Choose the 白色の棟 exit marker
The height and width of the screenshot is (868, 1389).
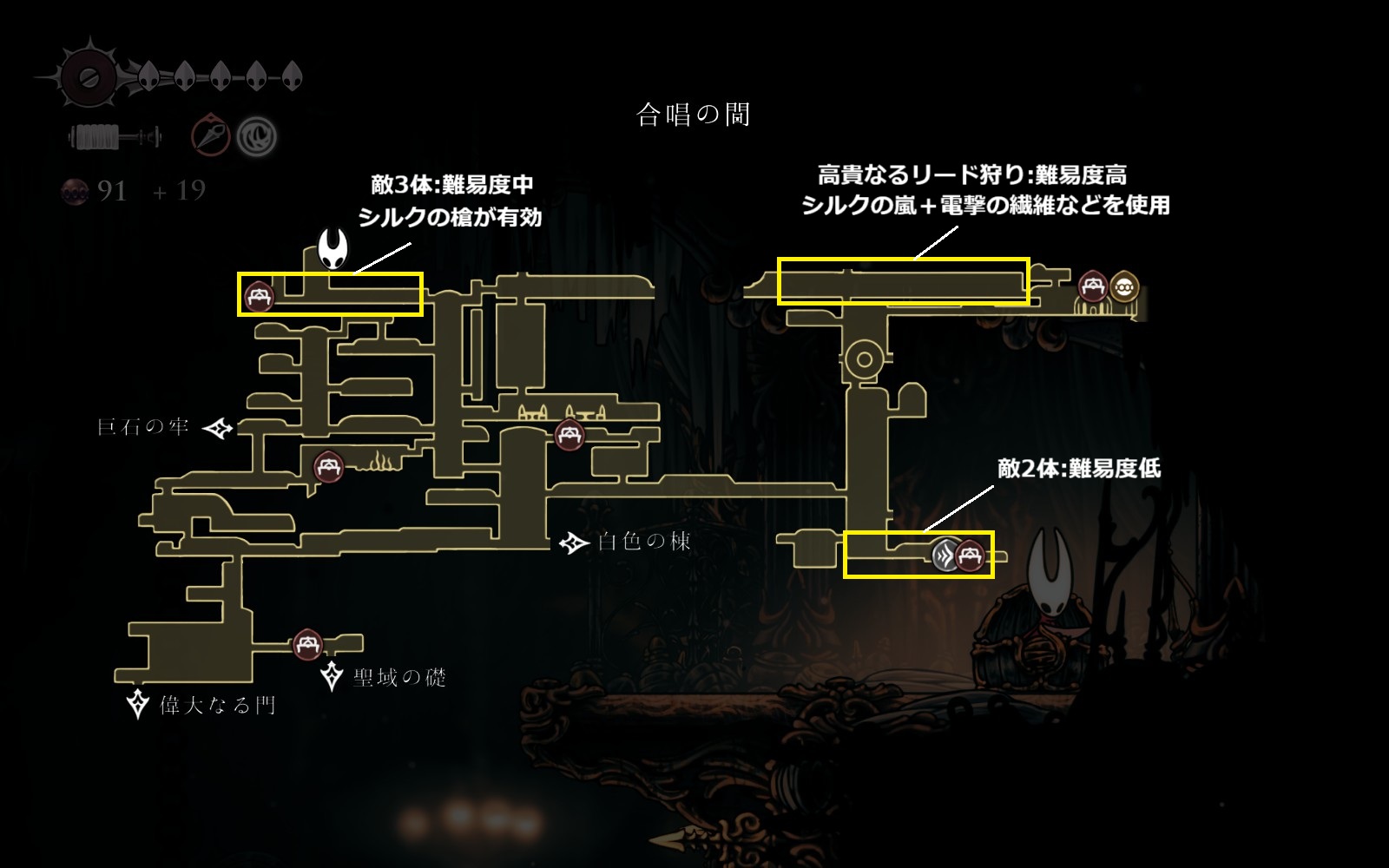click(x=573, y=543)
